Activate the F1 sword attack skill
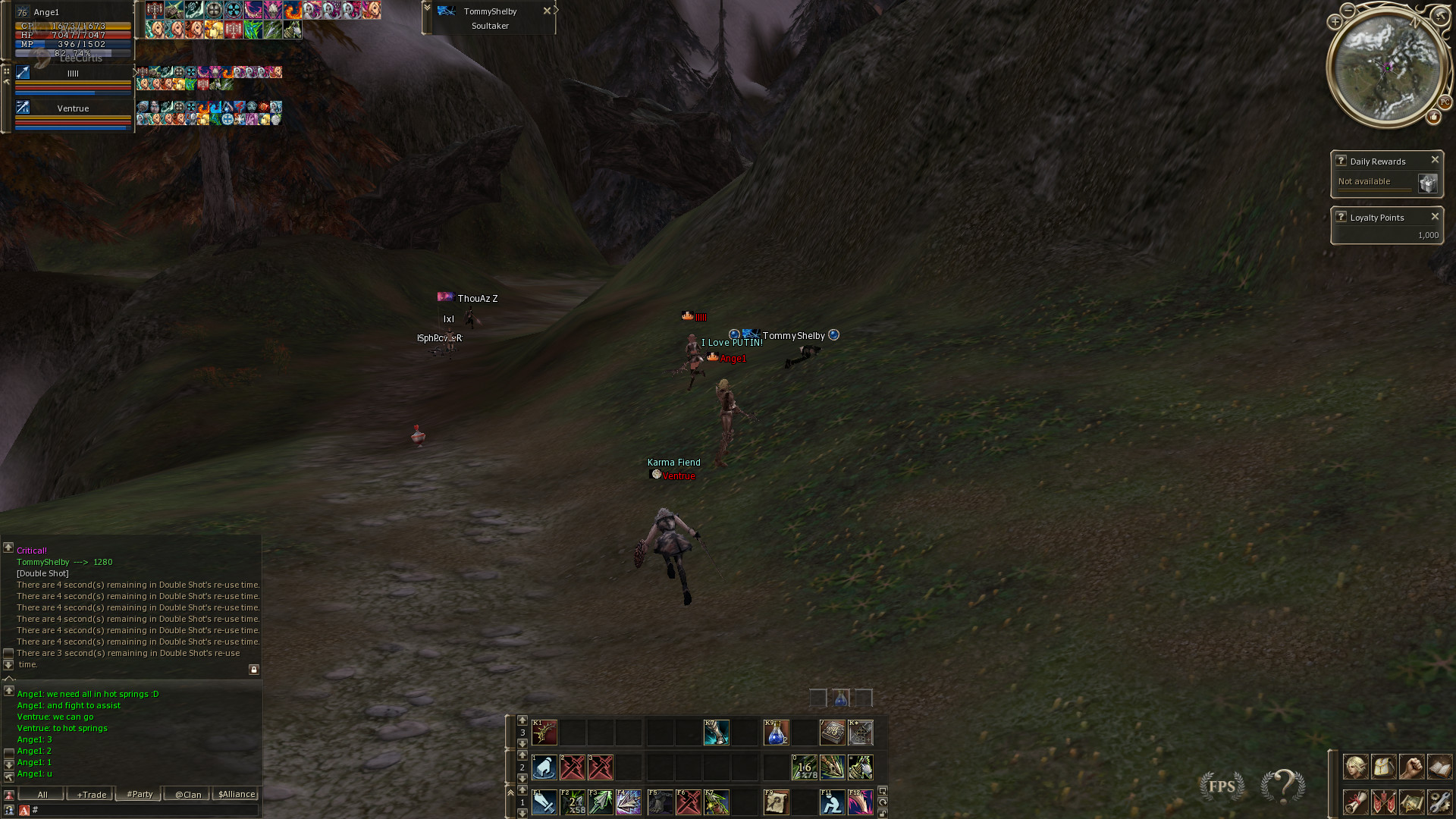This screenshot has height=819, width=1456. pyautogui.click(x=544, y=802)
